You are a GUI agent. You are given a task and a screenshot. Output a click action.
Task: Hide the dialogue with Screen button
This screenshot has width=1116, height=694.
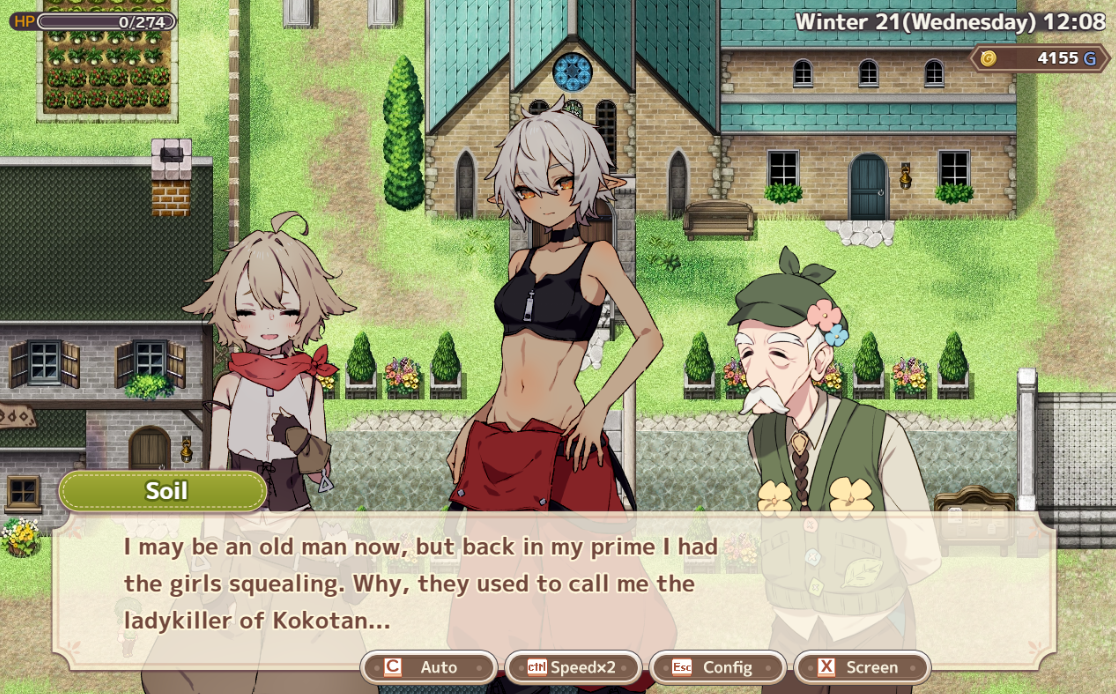(x=862, y=667)
